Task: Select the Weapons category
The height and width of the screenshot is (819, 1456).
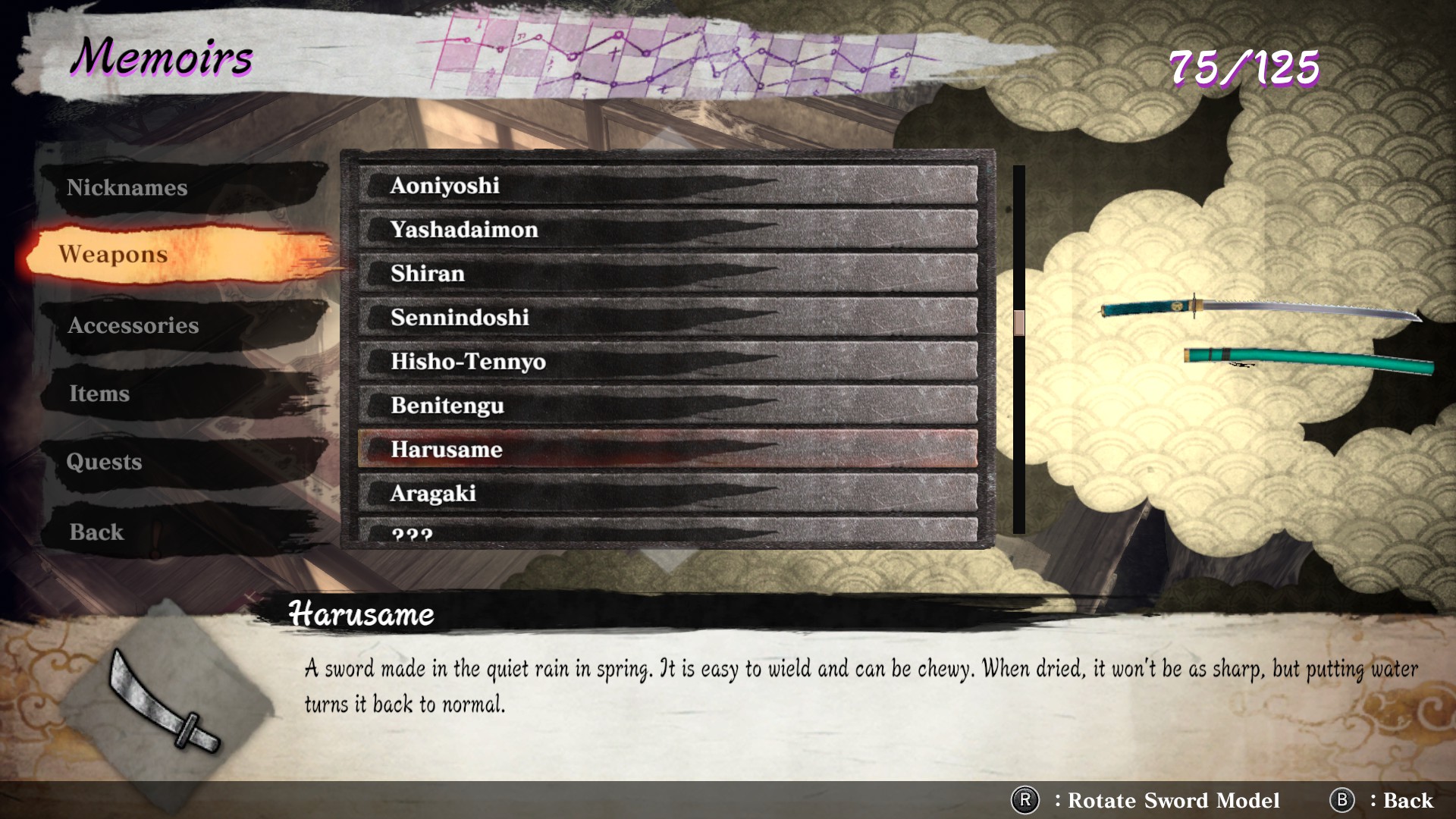Action: pos(114,254)
